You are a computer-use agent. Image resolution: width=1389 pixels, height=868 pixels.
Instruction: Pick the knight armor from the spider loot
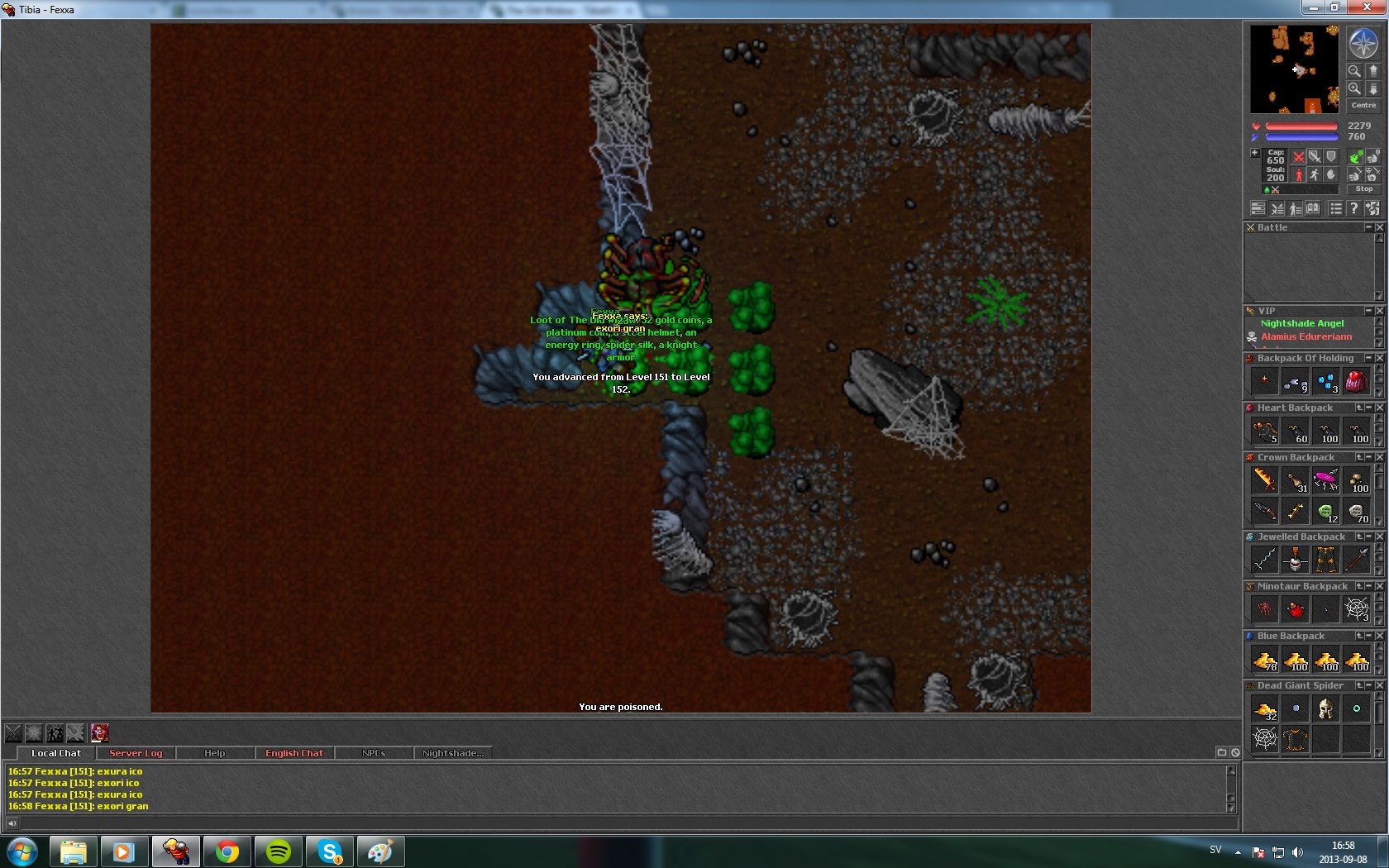click(x=1296, y=739)
